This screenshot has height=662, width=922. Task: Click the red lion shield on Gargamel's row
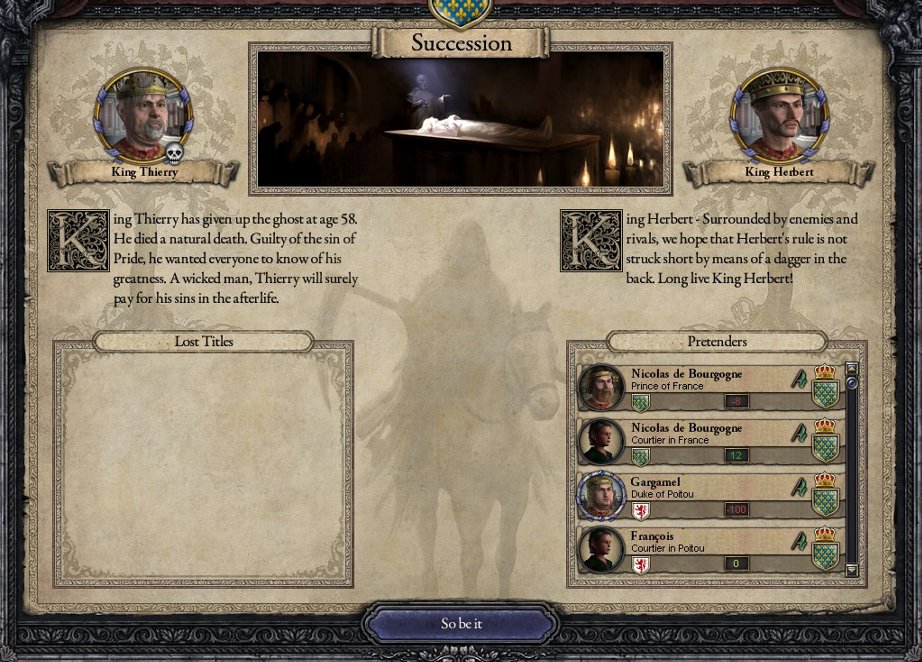click(x=641, y=511)
